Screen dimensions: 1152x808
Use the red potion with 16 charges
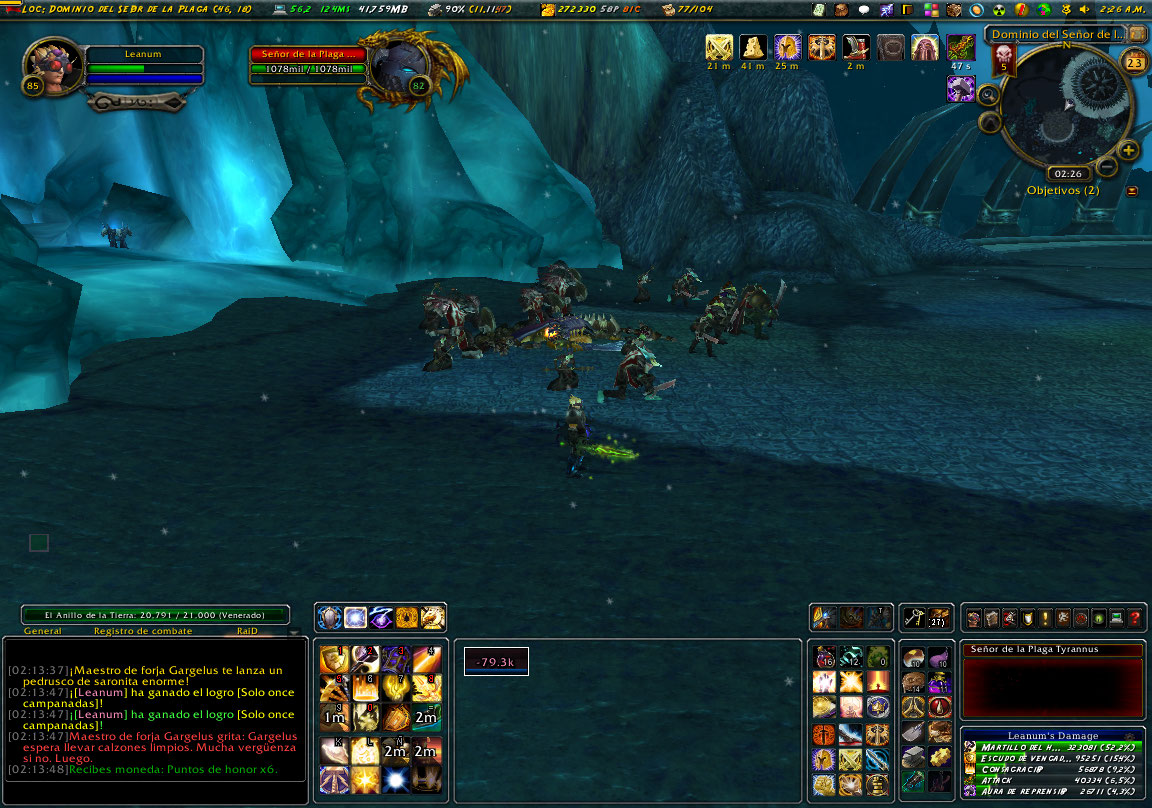(825, 657)
